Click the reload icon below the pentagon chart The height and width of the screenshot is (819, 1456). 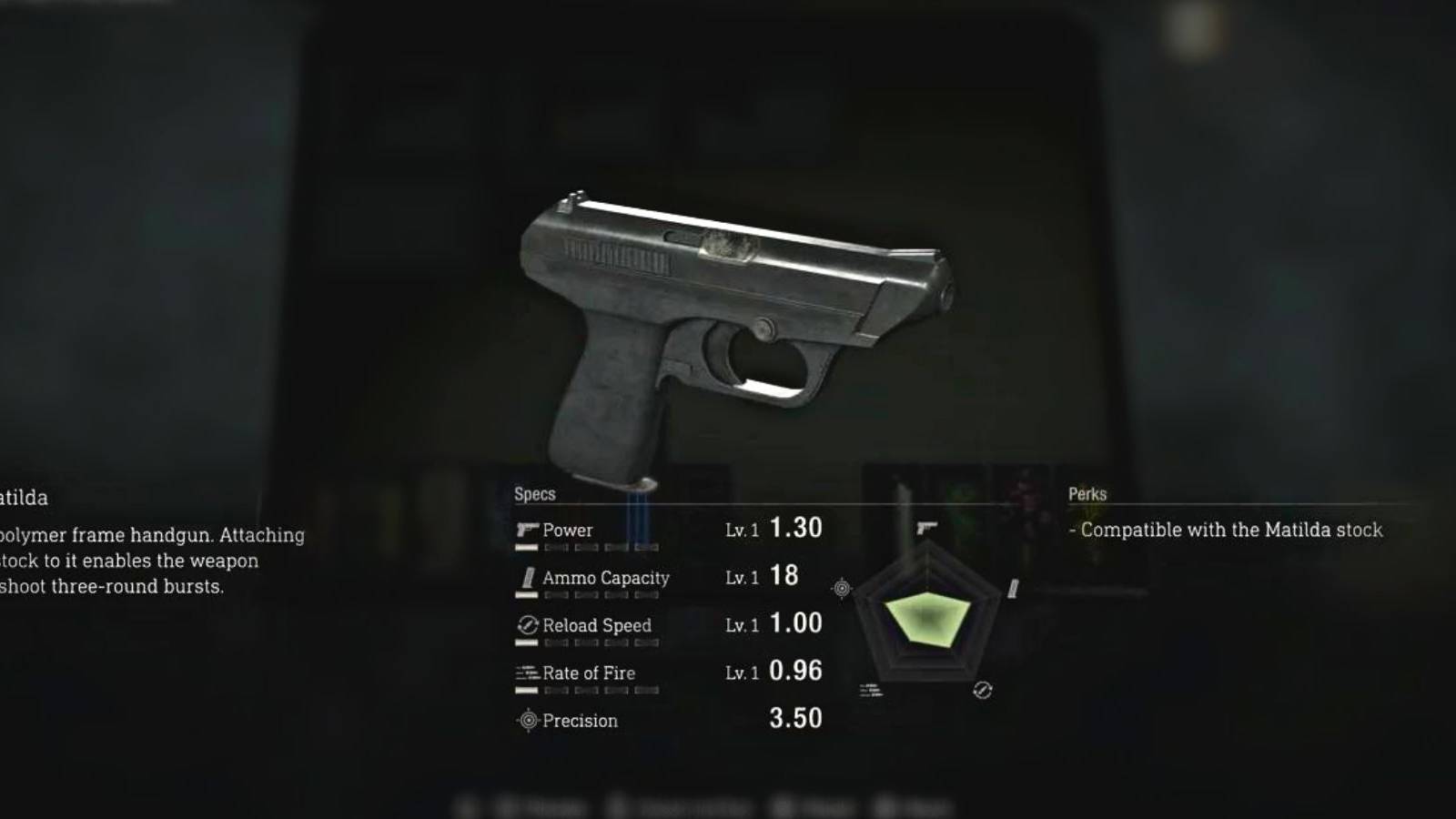[x=982, y=690]
